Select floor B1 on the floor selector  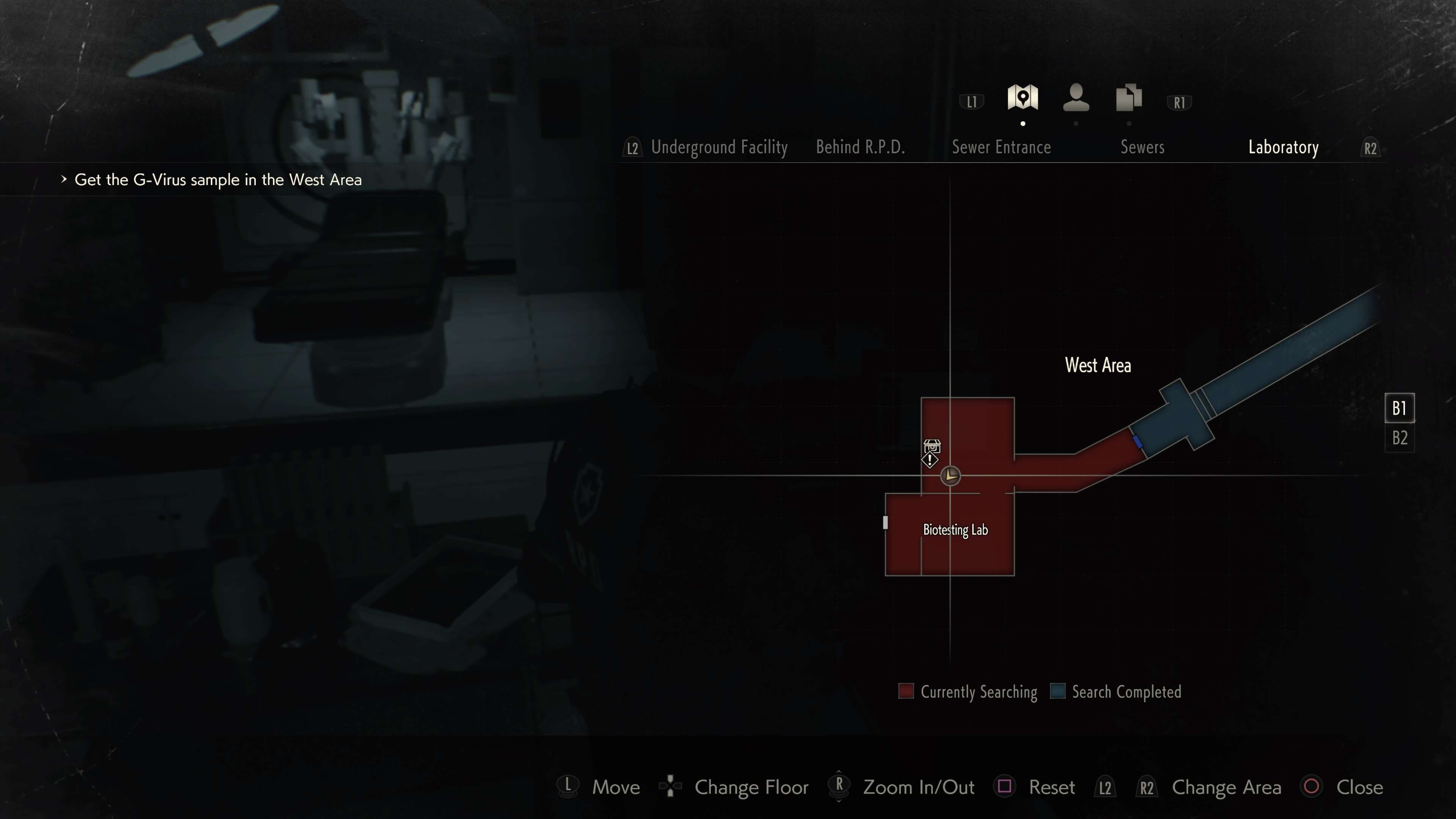[x=1400, y=408]
